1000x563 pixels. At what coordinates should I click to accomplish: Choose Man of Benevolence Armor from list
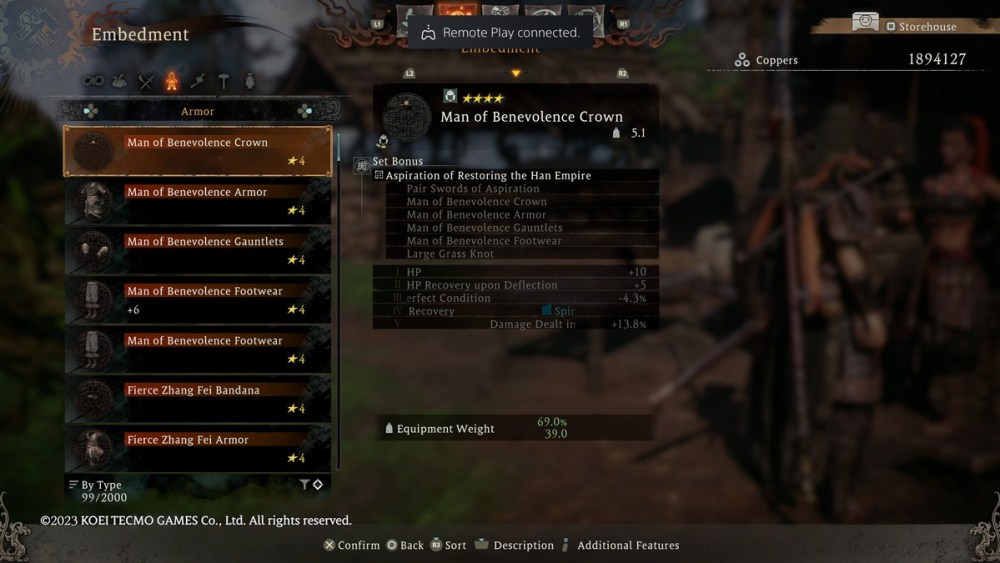point(198,201)
